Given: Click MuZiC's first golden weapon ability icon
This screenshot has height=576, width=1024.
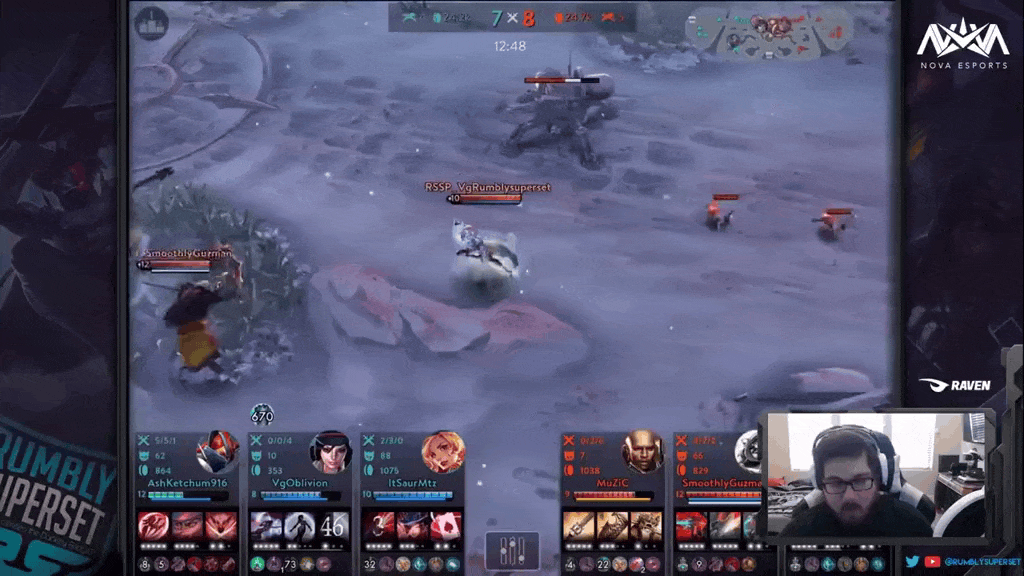Looking at the screenshot, I should (579, 526).
